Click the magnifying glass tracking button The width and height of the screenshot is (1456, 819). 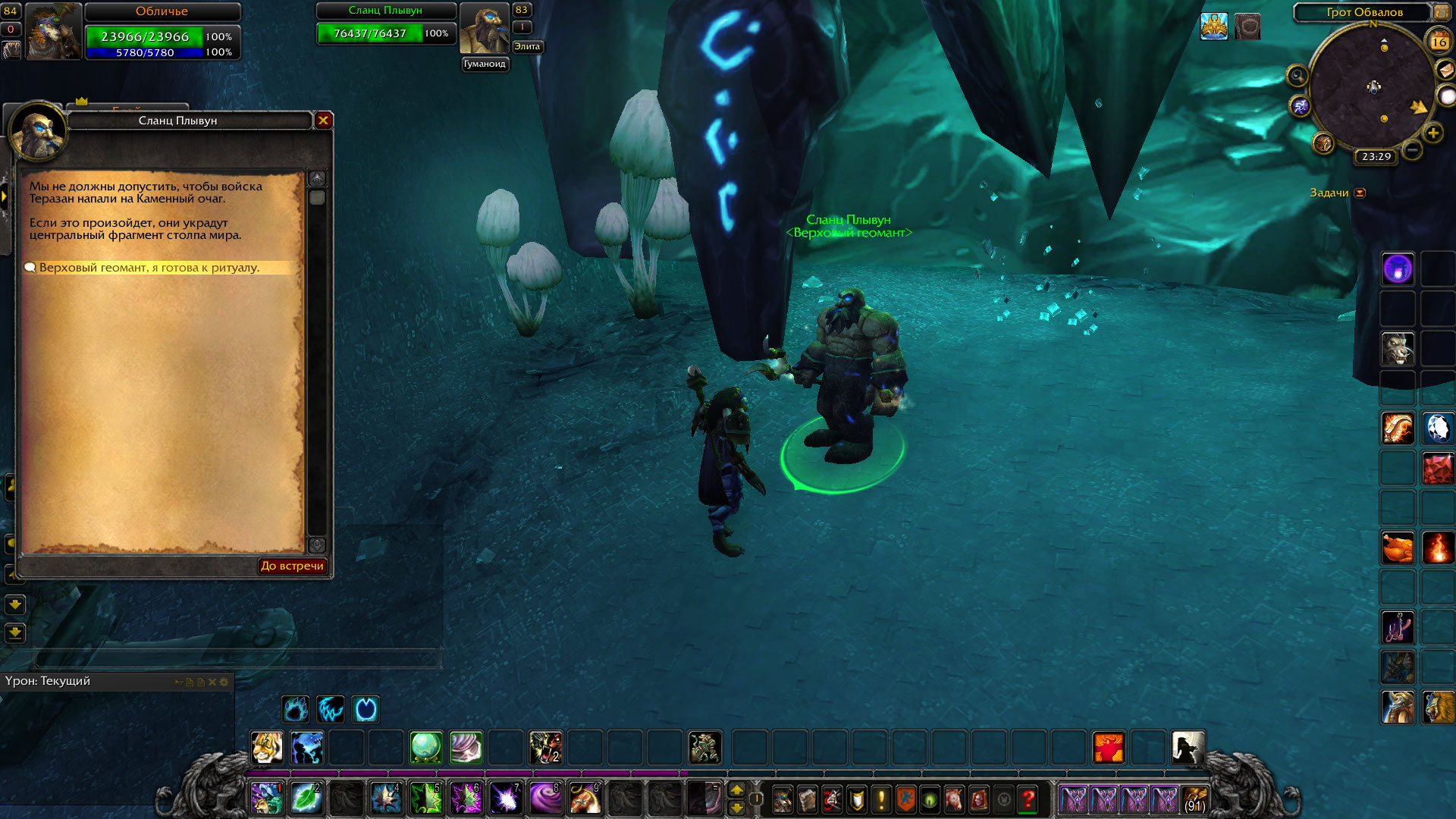tap(1298, 76)
